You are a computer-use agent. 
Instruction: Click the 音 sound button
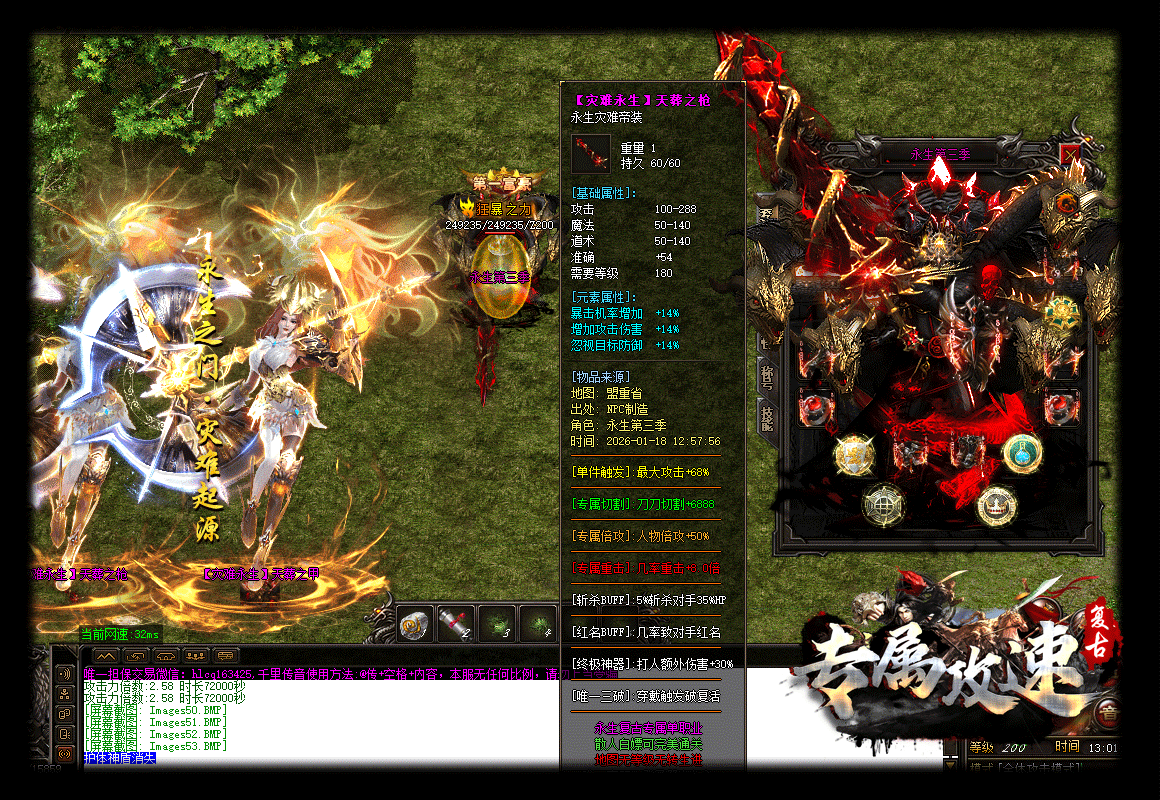coord(1107,713)
